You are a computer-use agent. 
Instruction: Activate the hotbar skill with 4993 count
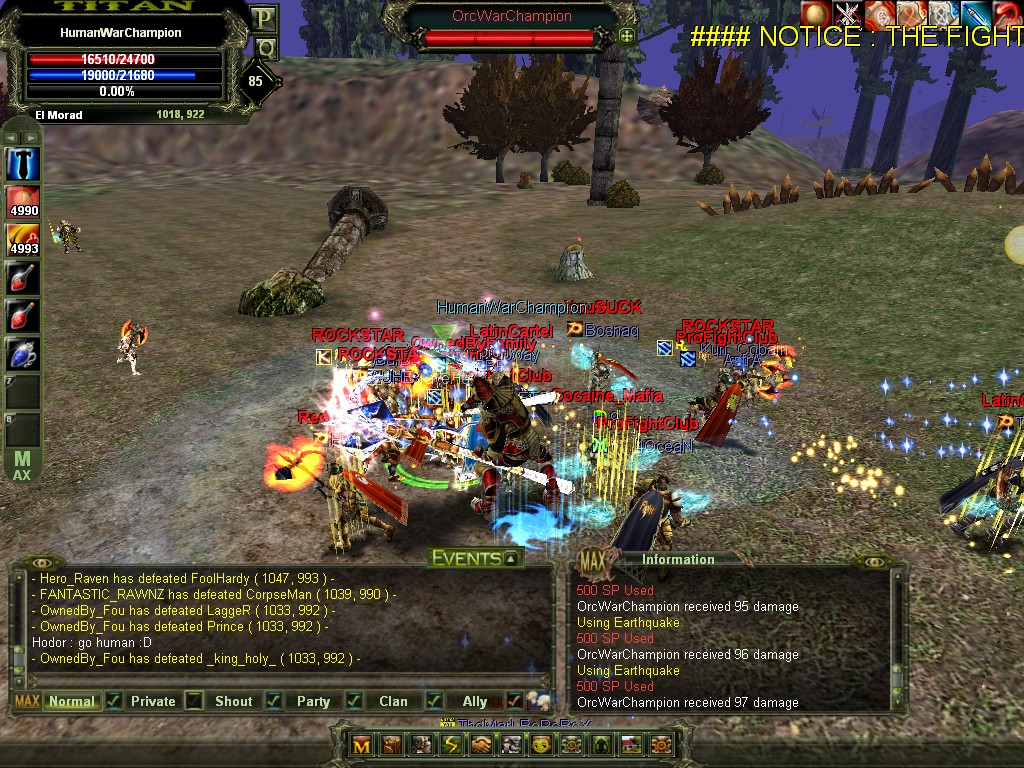tap(22, 239)
